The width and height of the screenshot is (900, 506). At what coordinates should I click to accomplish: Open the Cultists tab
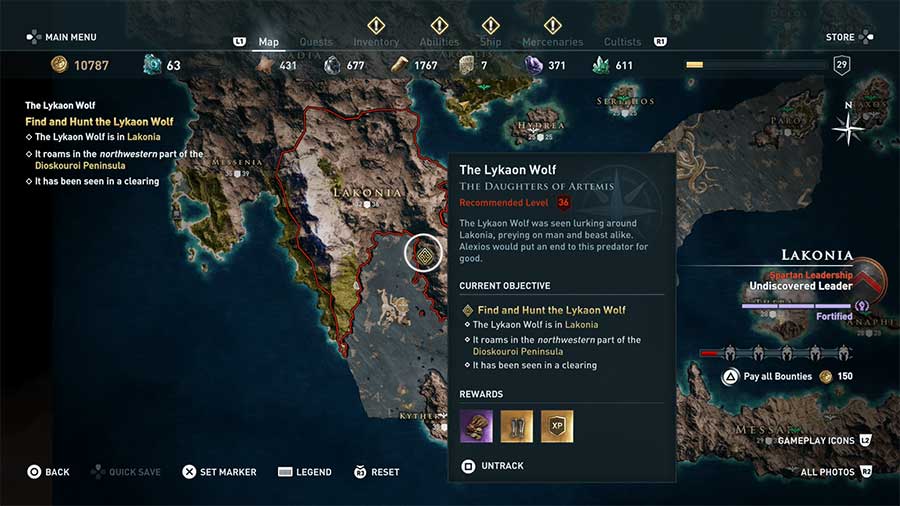pos(623,42)
